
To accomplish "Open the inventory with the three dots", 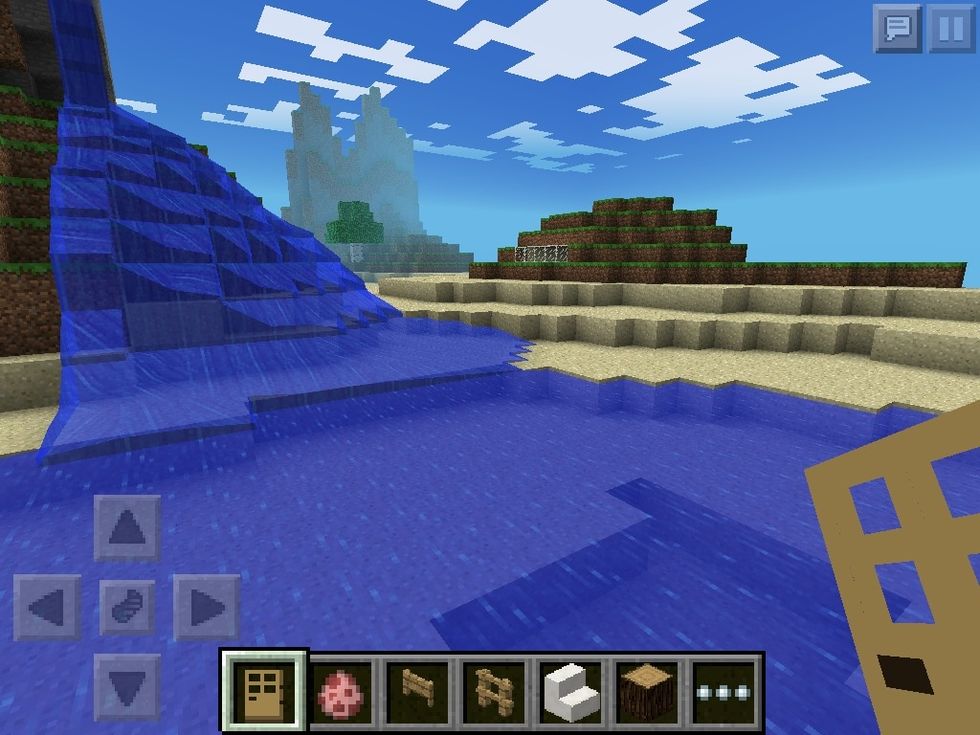I will pos(726,691).
